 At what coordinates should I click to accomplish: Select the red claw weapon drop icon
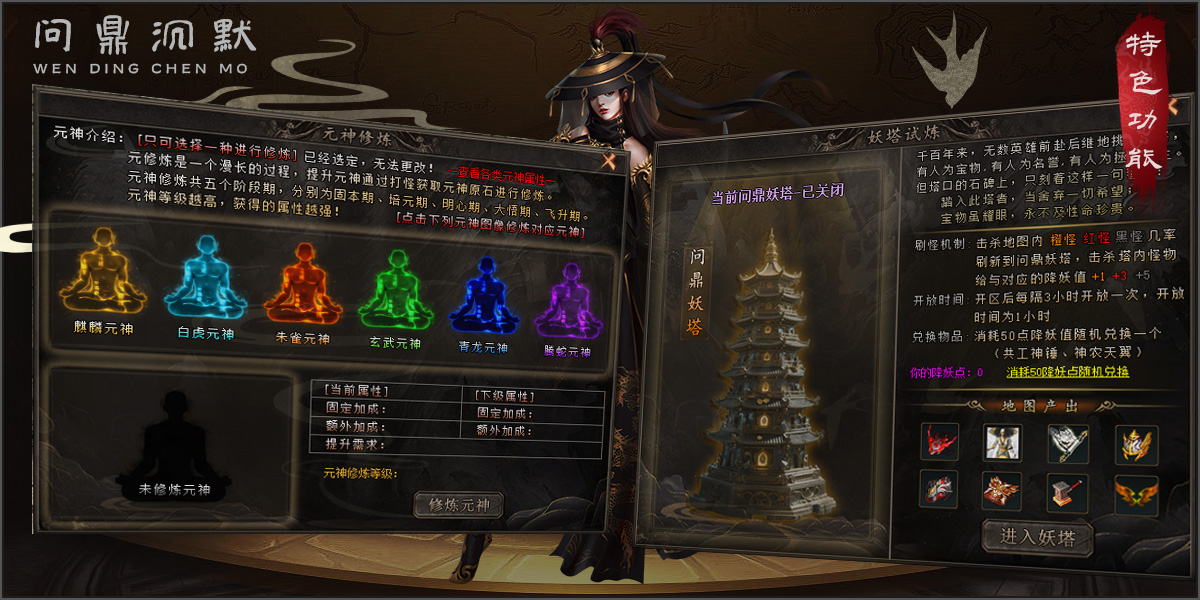pos(940,441)
